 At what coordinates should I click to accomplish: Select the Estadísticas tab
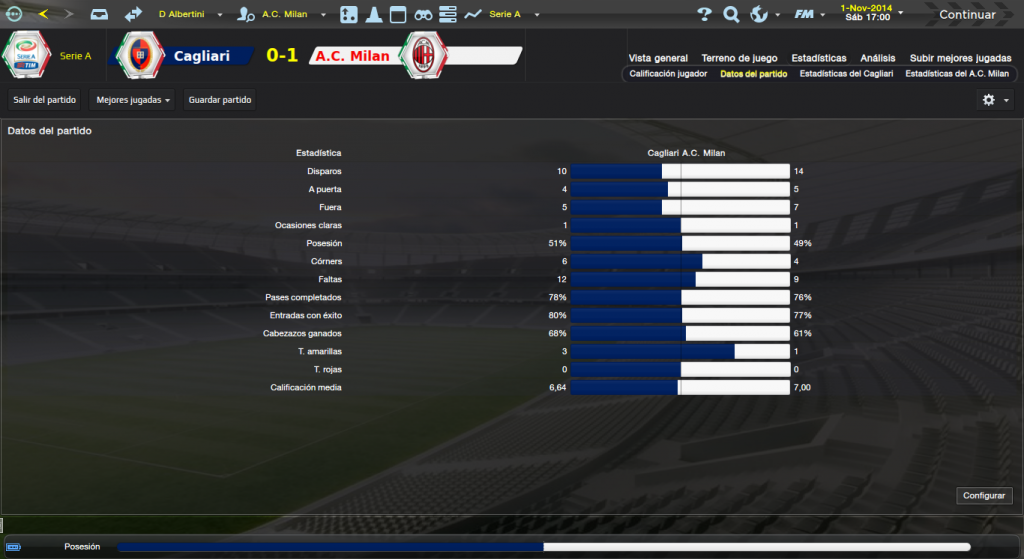click(818, 58)
